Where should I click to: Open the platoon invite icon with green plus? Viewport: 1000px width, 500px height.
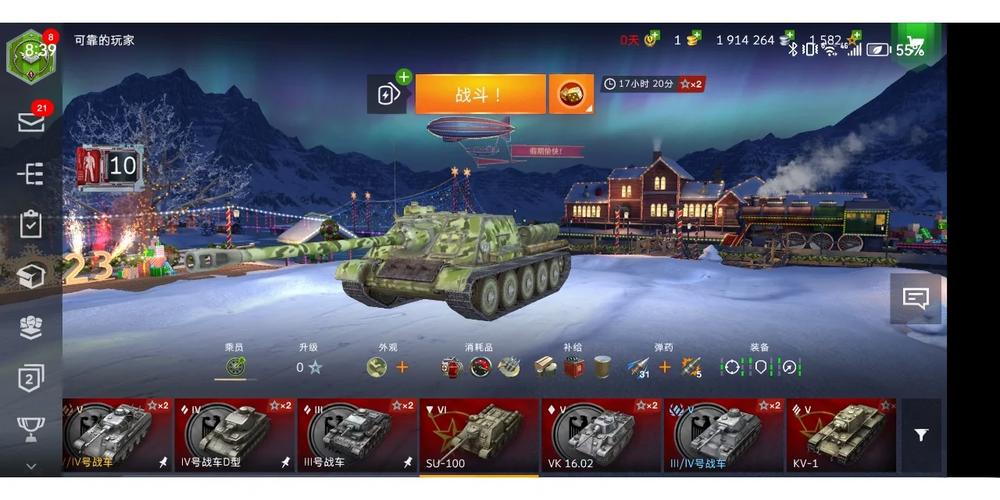[x=387, y=94]
